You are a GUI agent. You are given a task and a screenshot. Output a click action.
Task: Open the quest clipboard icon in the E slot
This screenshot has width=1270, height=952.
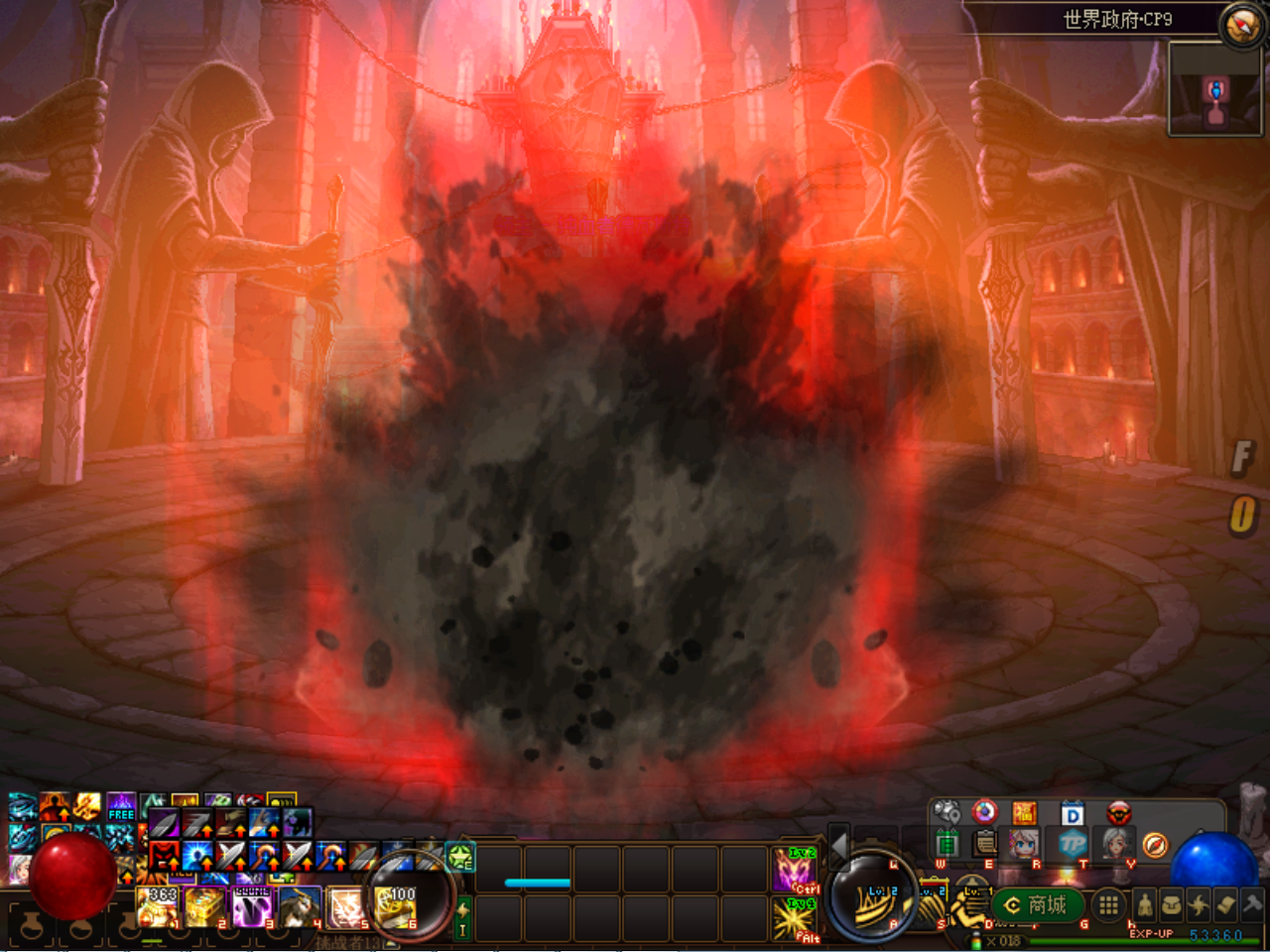983,844
